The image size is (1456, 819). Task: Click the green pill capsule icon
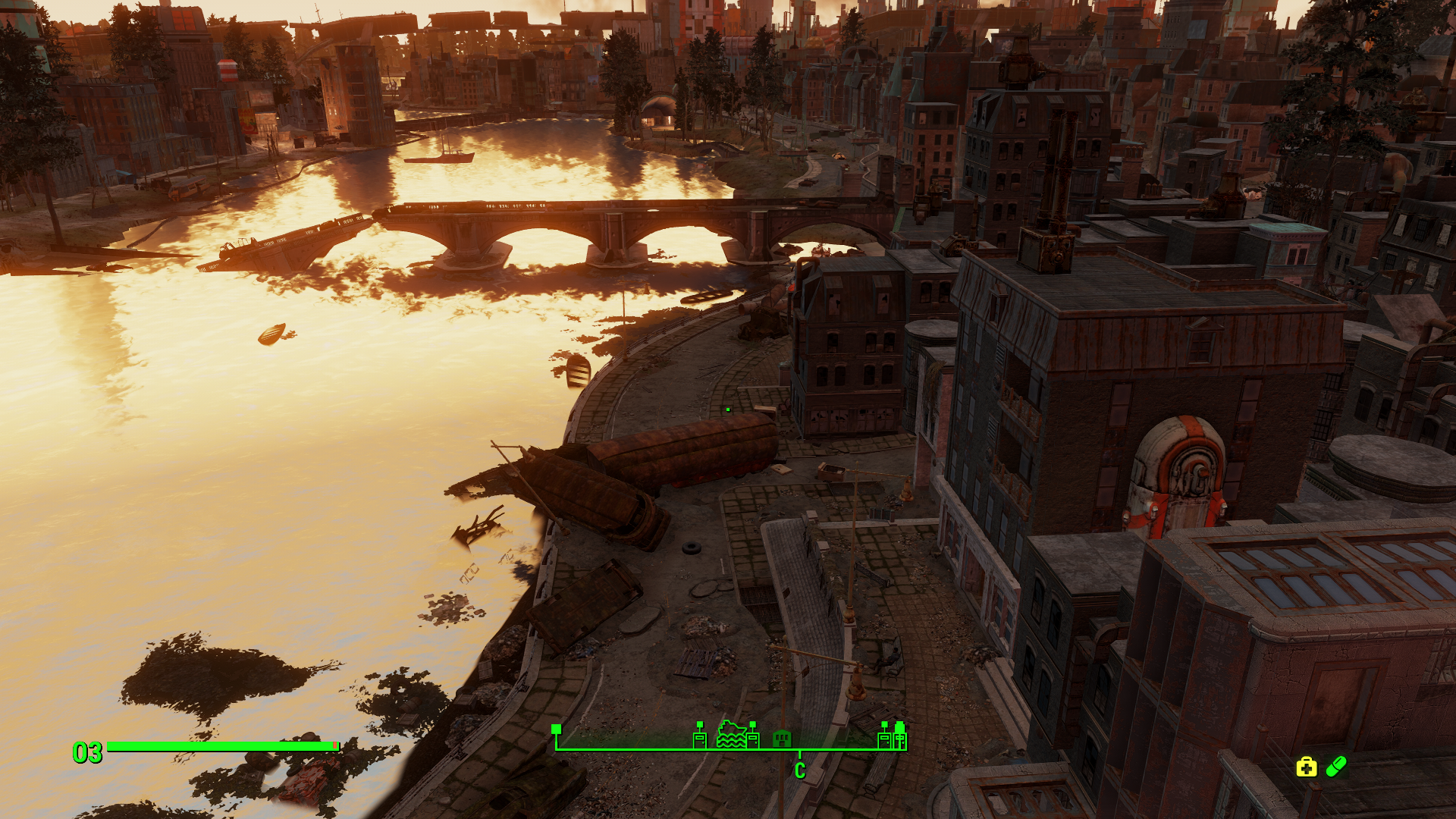[x=1336, y=767]
